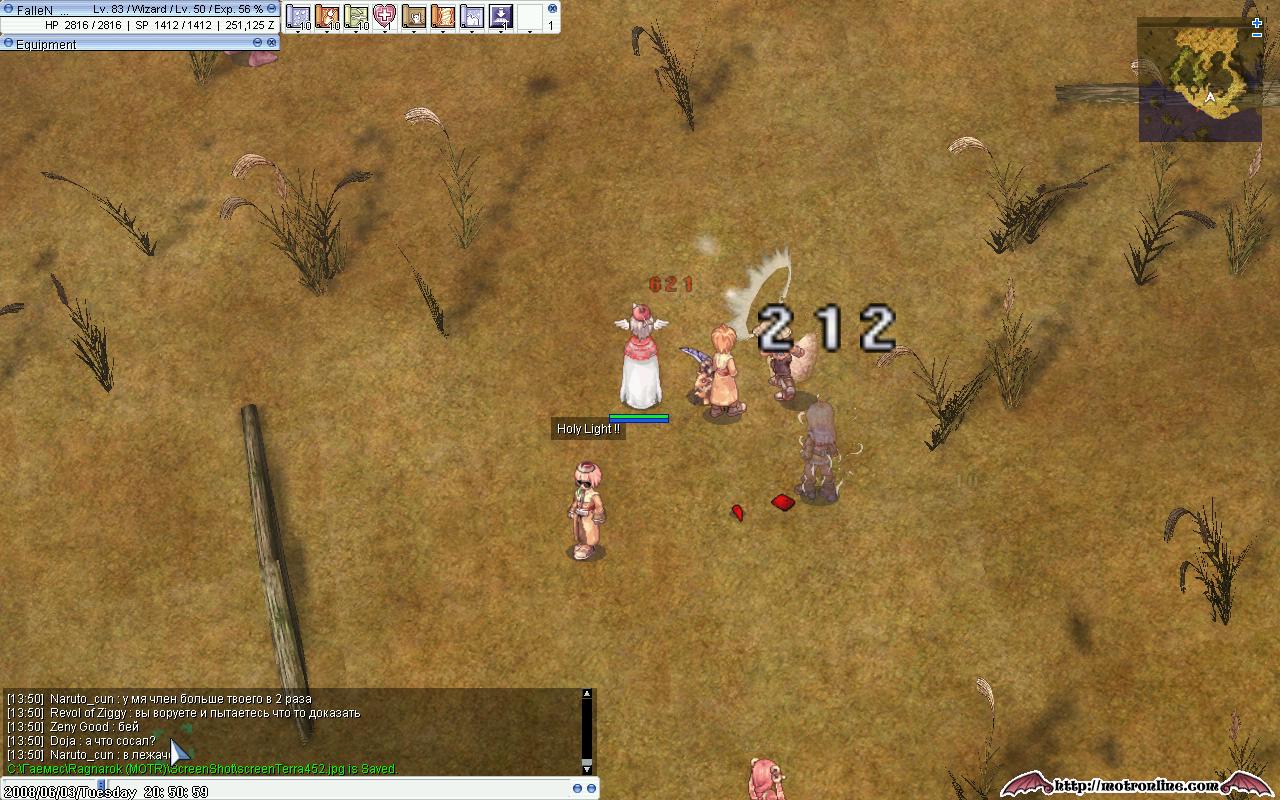Select the dark blue down-arrow hotbar slot
Image resolution: width=1280 pixels, height=800 pixels.
[500, 16]
